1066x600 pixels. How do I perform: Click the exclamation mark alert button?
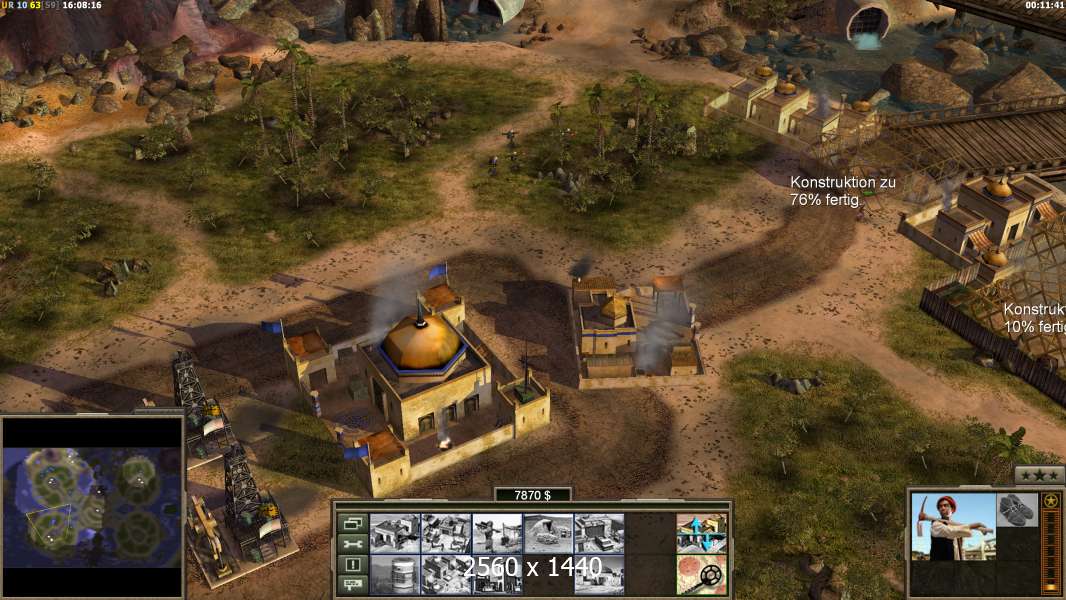pyautogui.click(x=351, y=564)
